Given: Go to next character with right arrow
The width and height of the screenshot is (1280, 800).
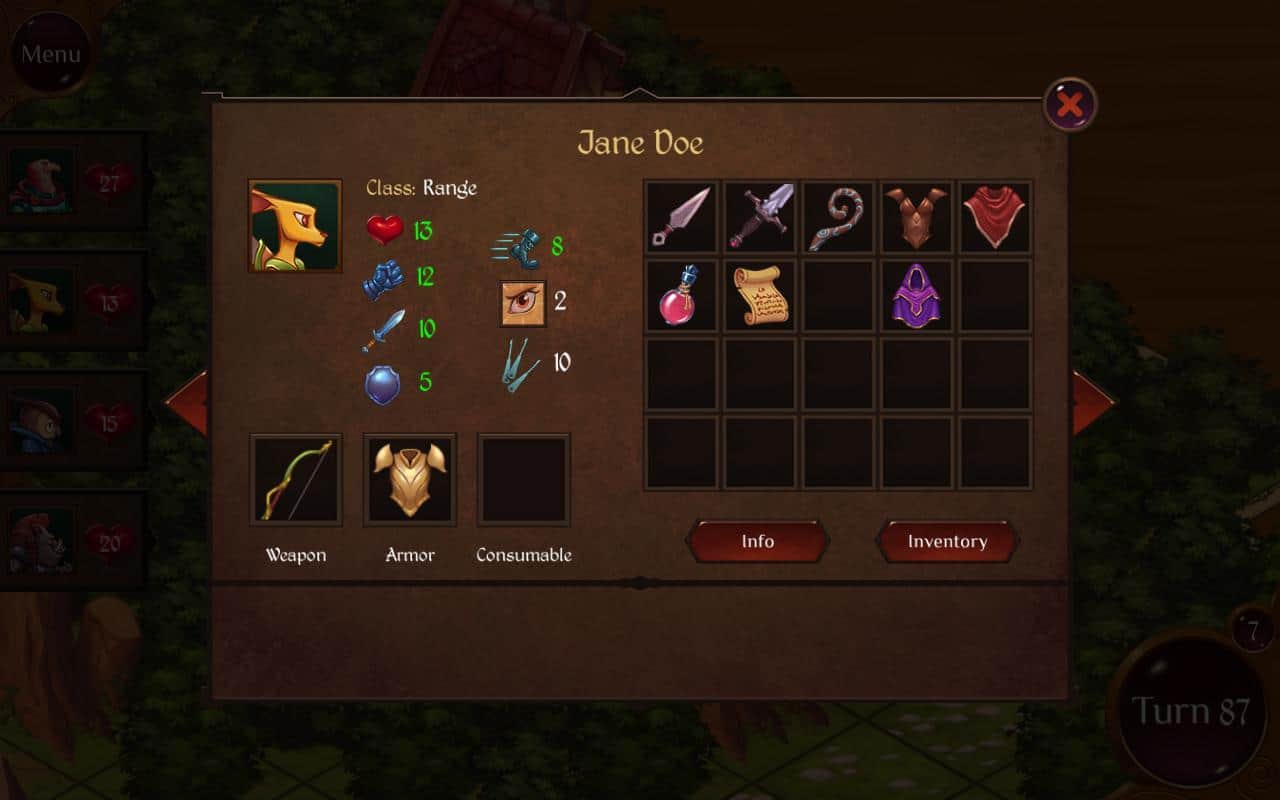Looking at the screenshot, I should pos(1092,403).
